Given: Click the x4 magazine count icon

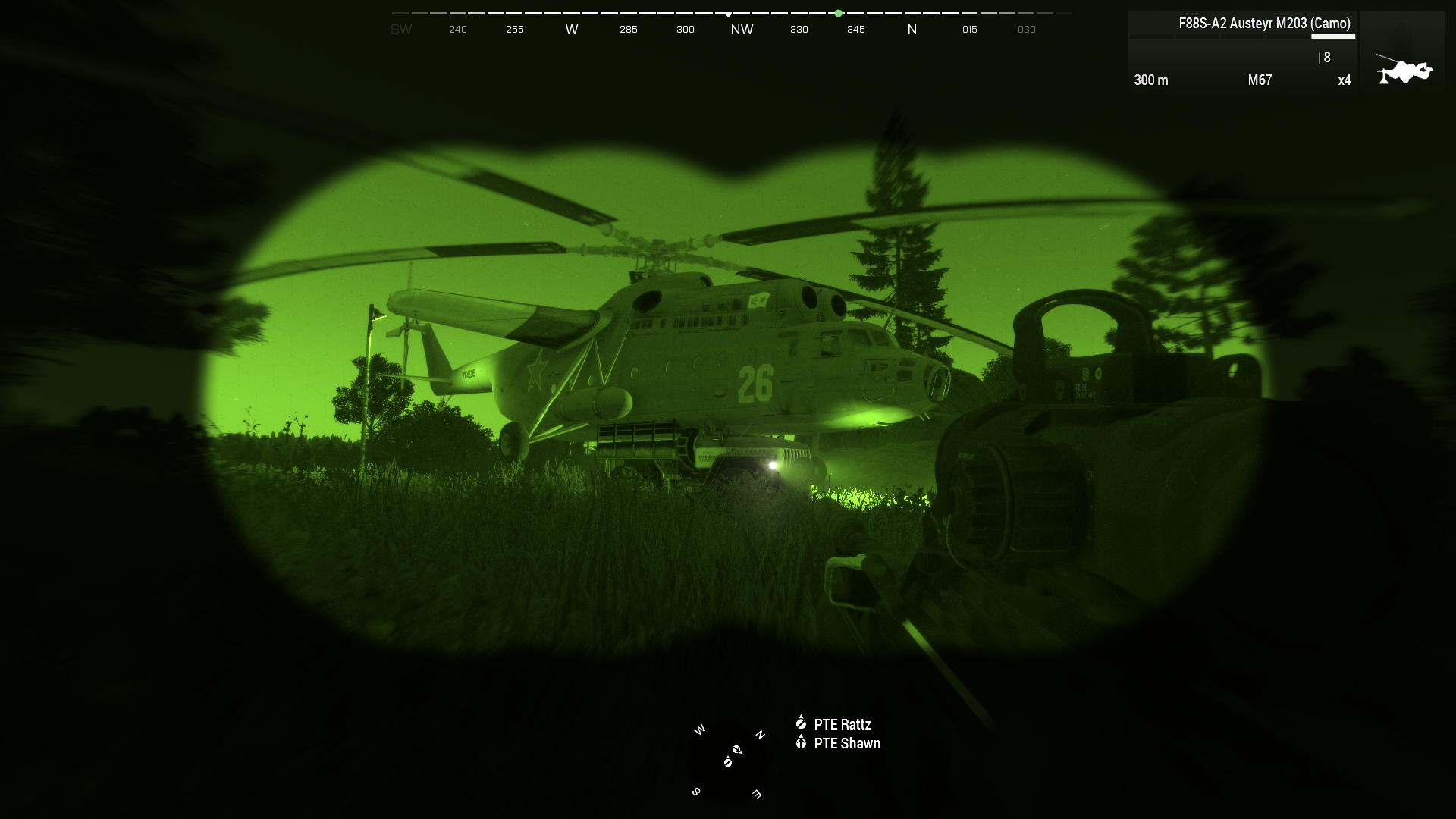Looking at the screenshot, I should point(1344,80).
